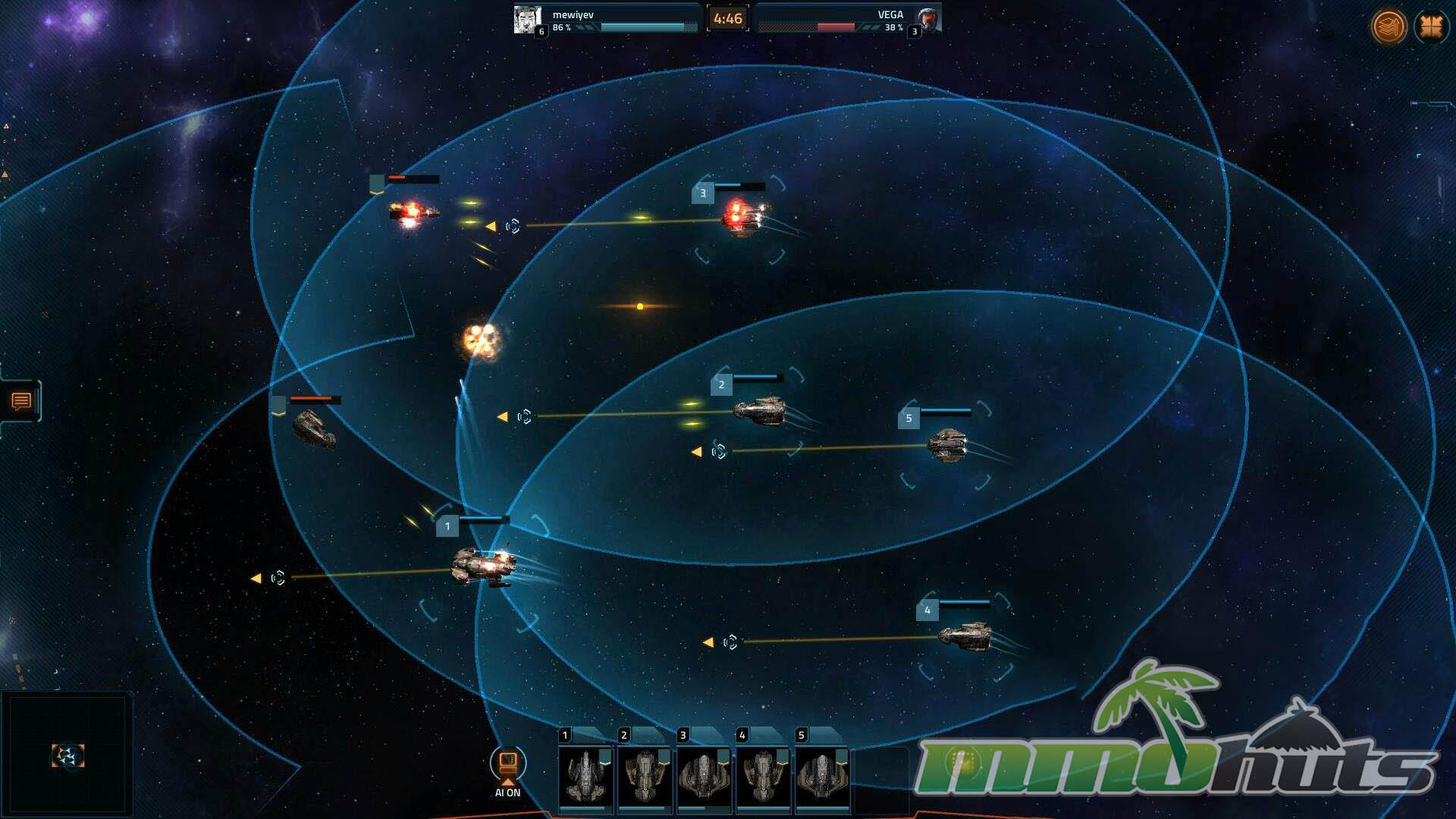Select the battlefield ship tagged 1
The image size is (1456, 819).
484,567
